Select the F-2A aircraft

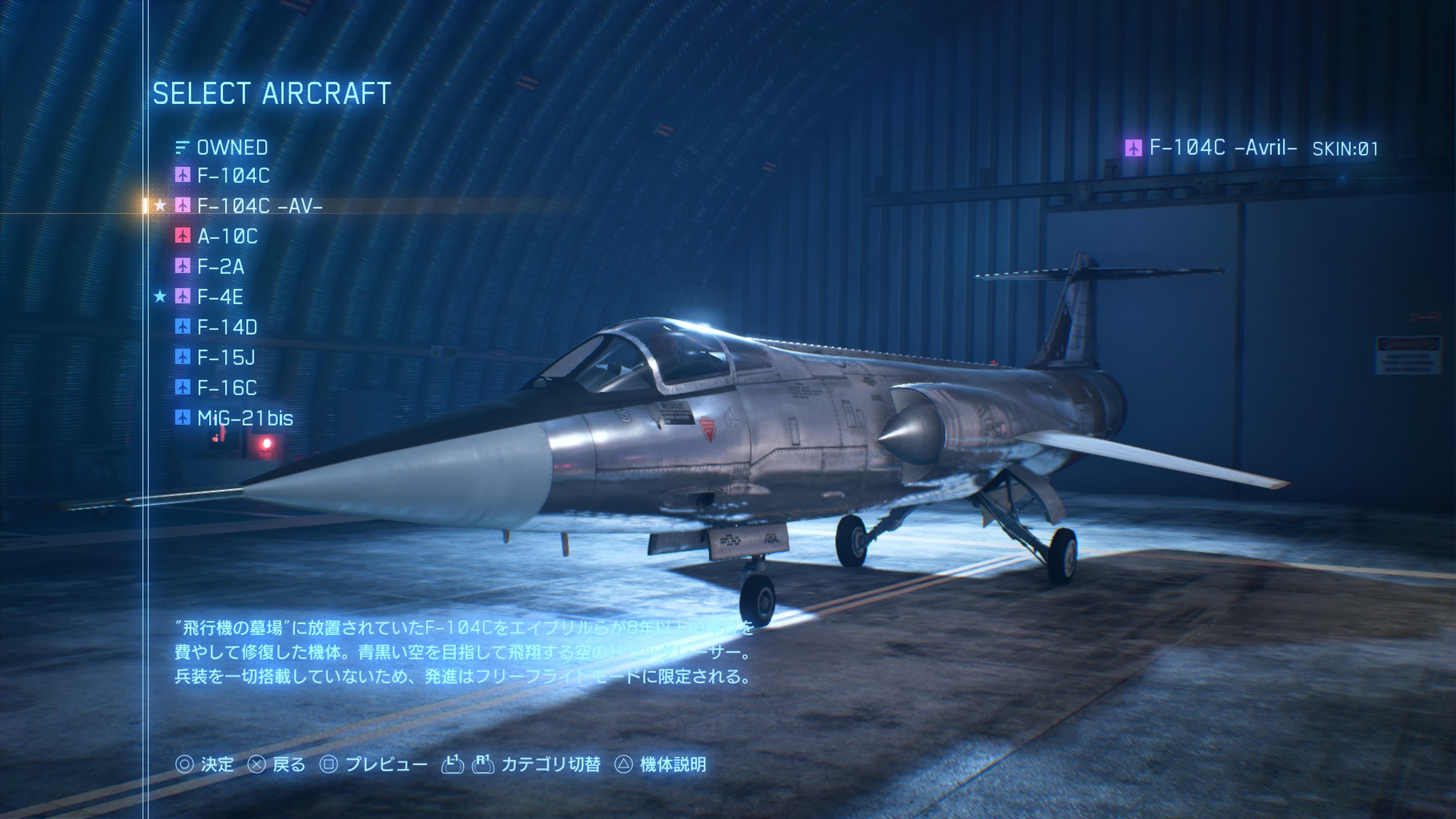(220, 267)
